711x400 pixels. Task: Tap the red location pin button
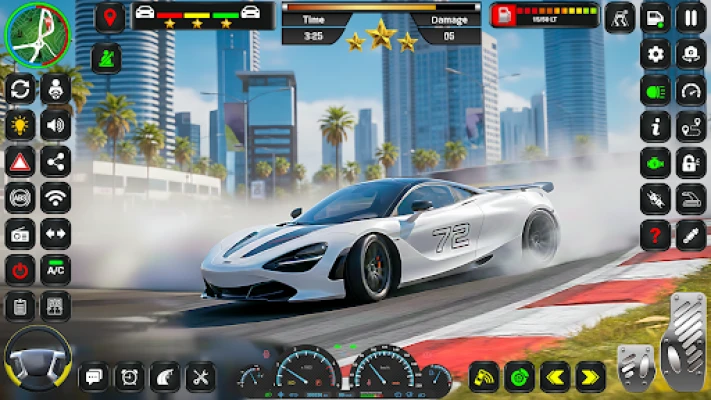click(110, 17)
